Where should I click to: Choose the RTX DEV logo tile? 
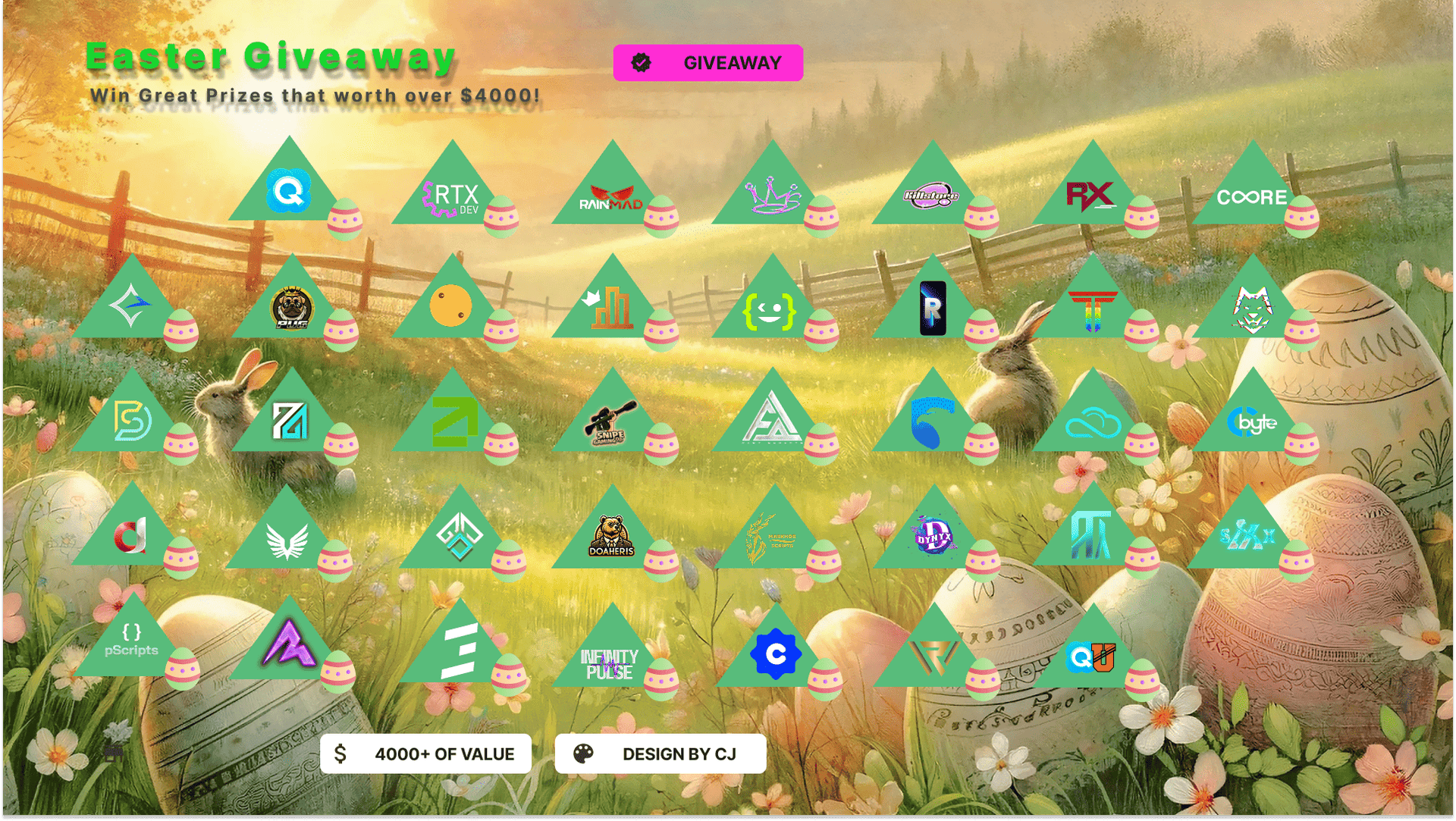[x=453, y=195]
